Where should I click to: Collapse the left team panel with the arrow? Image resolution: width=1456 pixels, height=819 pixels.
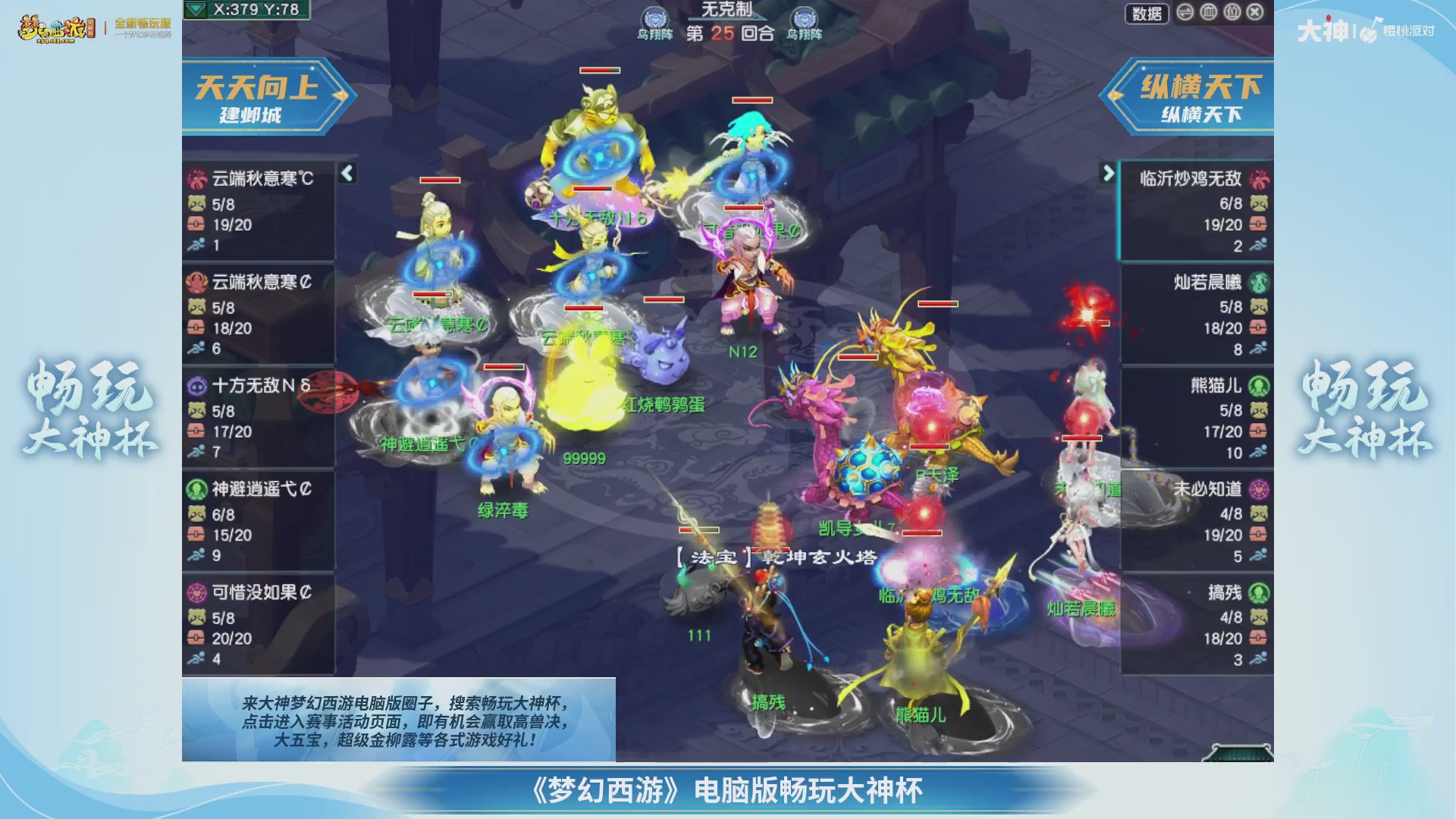348,173
